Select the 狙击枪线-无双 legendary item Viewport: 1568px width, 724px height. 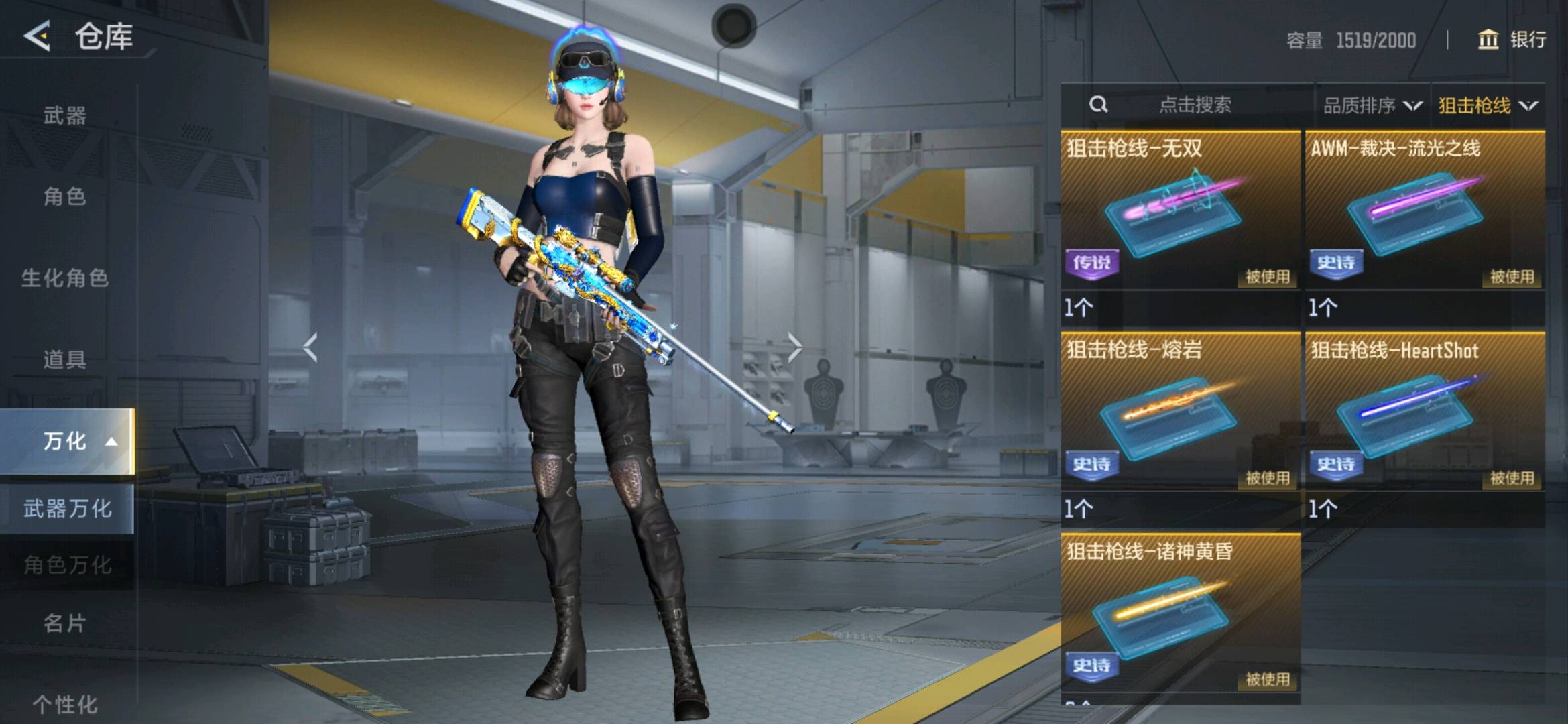point(1180,211)
